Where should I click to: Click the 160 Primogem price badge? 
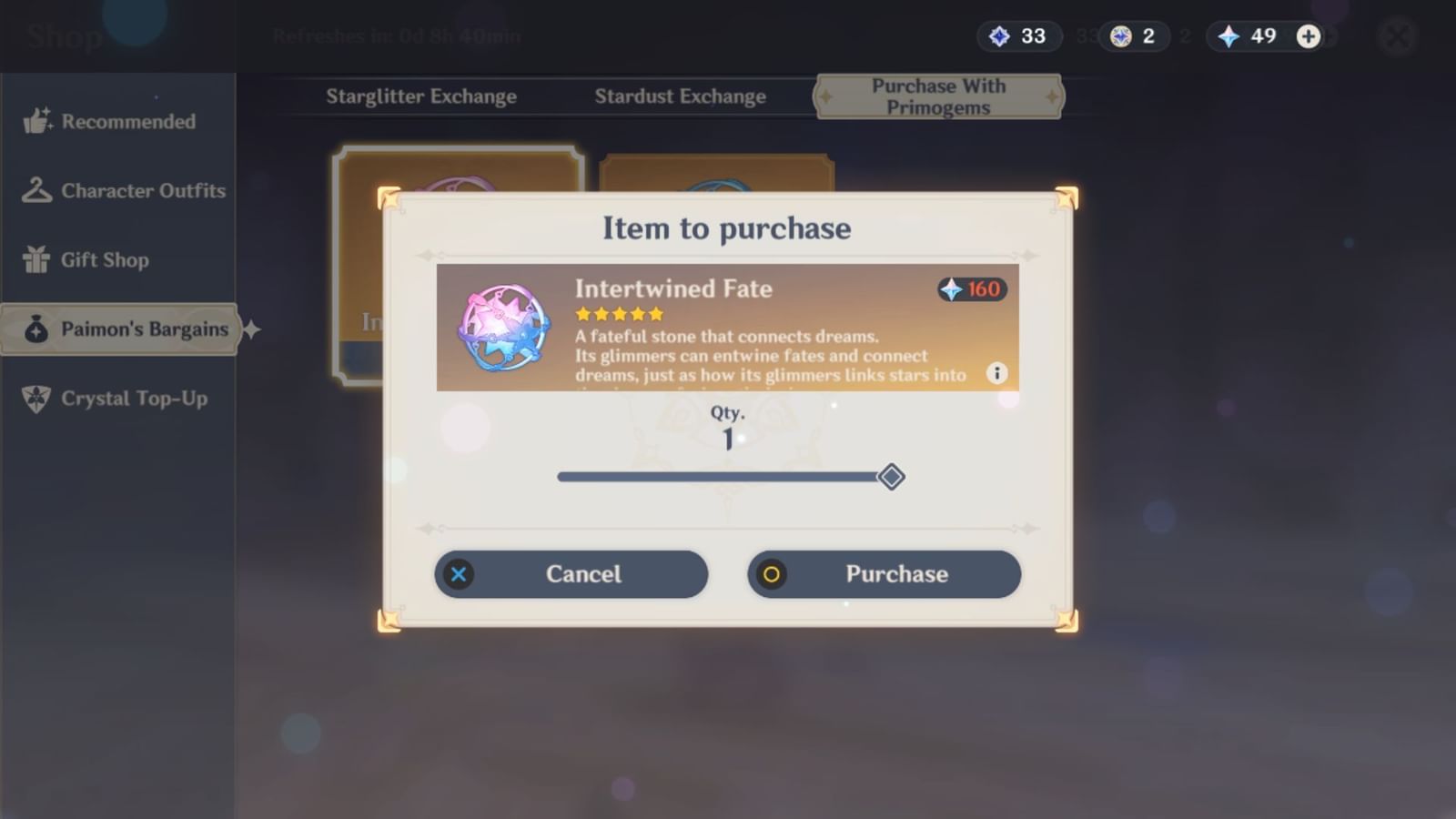pos(972,290)
